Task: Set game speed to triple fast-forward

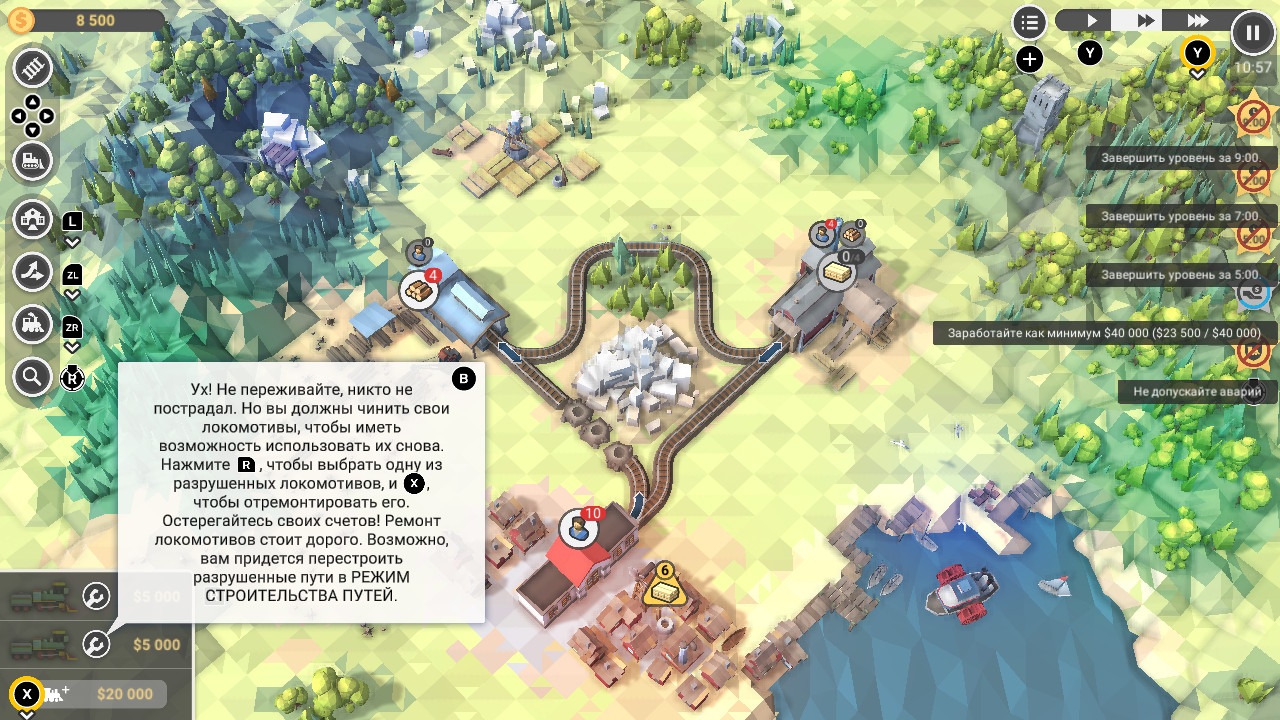Action: coord(1198,20)
